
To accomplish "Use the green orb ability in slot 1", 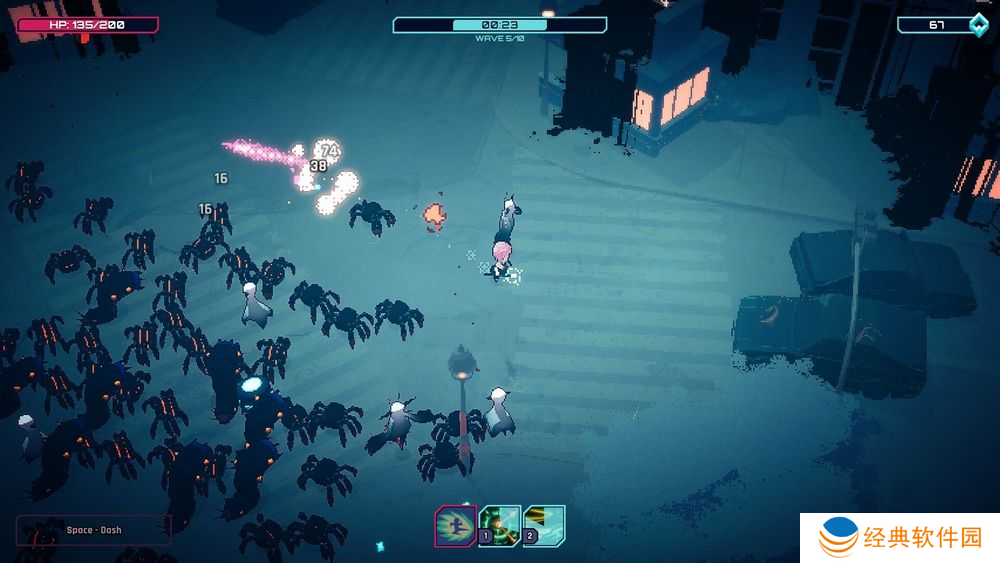I will point(499,526).
